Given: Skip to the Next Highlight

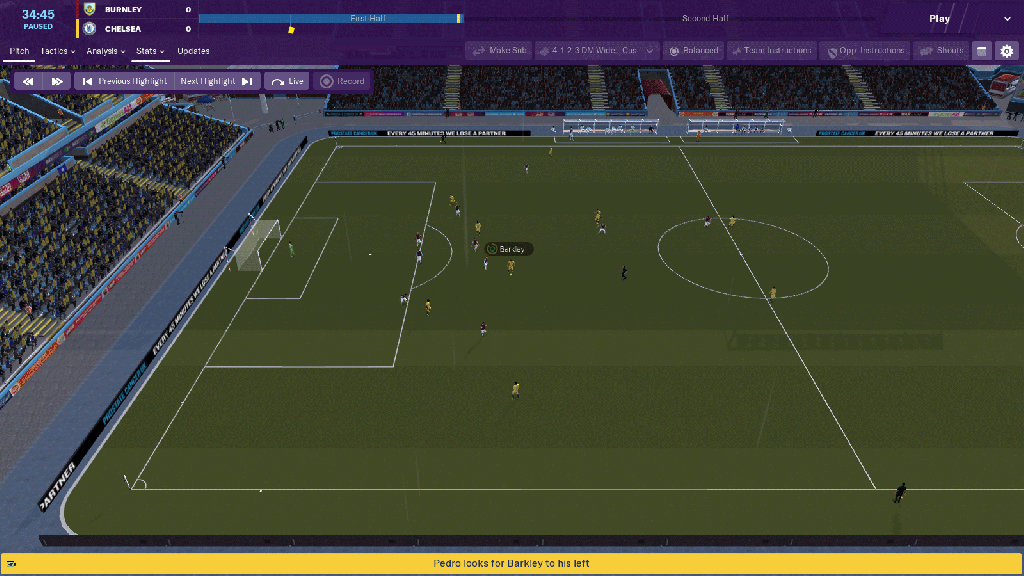Looking at the screenshot, I should [216, 81].
